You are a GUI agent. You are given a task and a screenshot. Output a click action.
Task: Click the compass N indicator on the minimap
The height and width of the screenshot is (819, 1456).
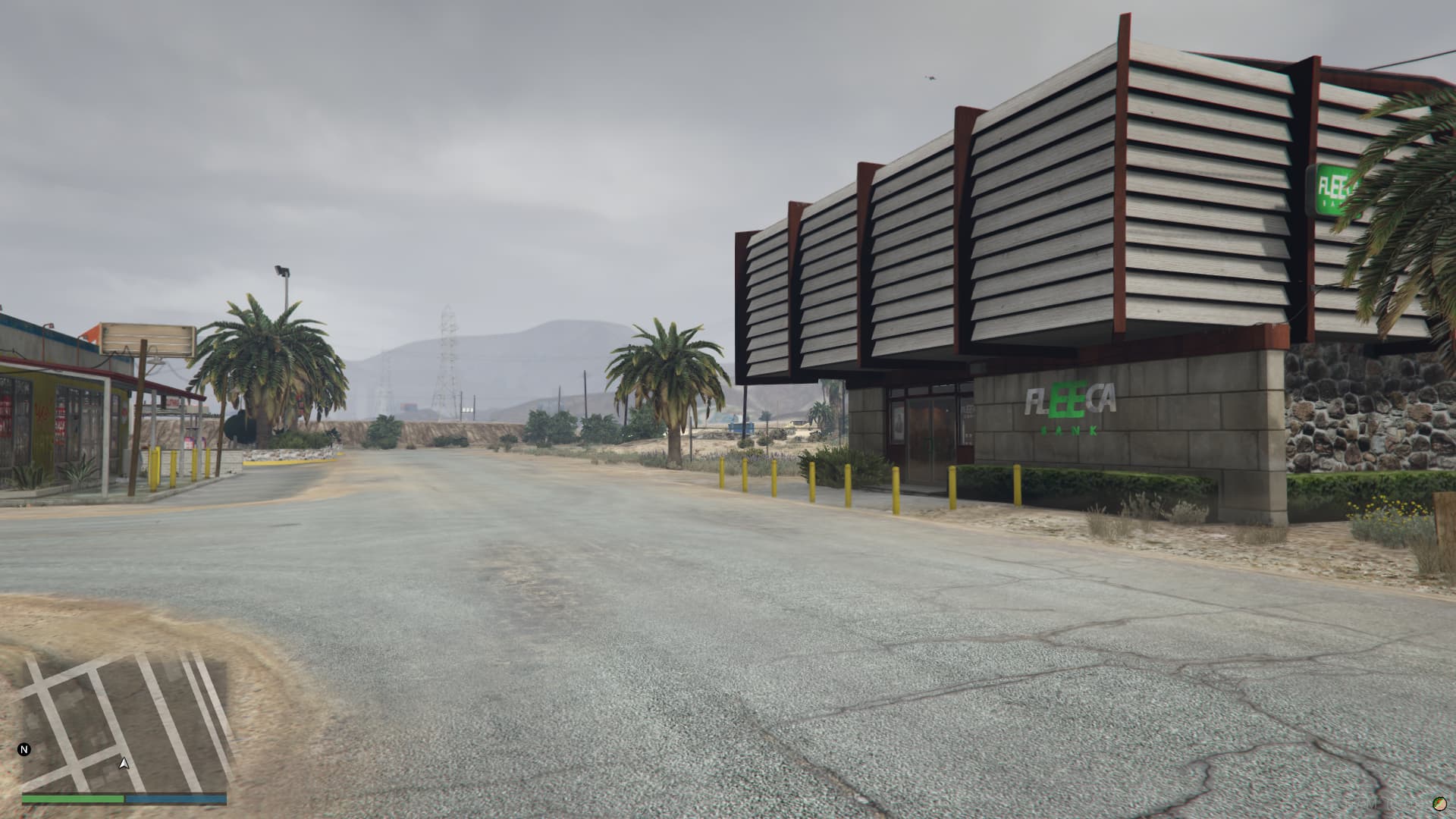tap(25, 749)
